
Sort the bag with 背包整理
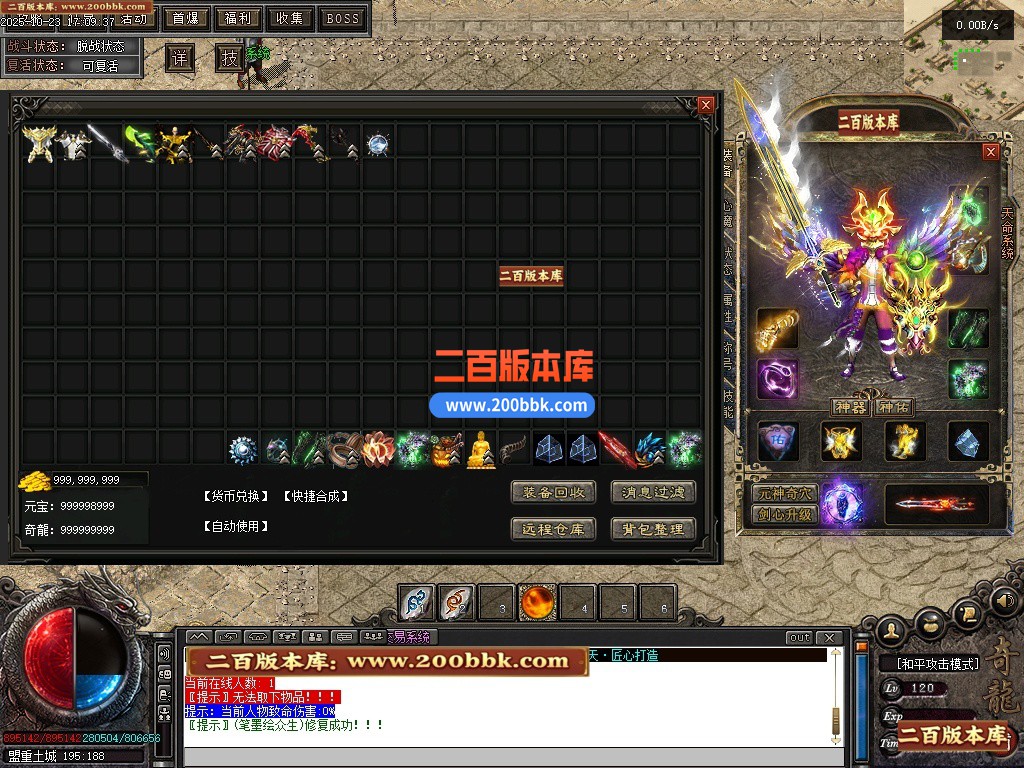[x=653, y=529]
